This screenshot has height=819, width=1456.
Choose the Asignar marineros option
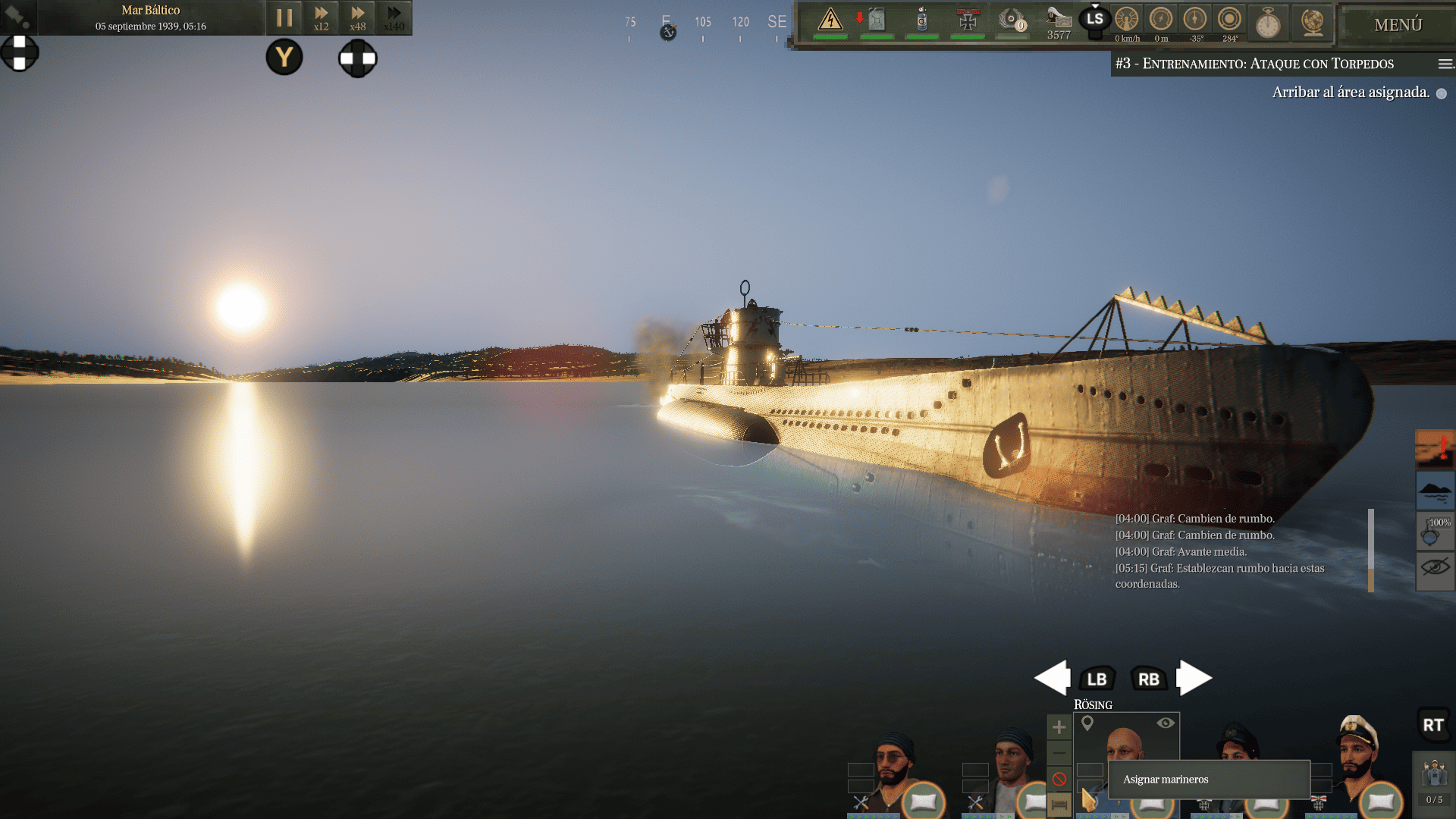(1209, 780)
